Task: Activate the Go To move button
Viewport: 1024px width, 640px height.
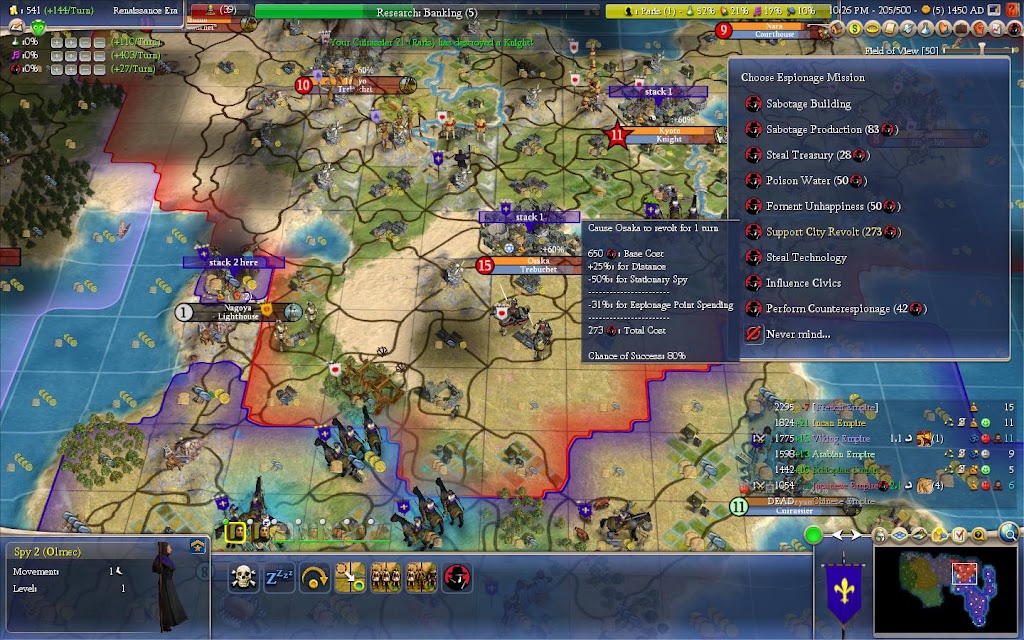Action: [350, 578]
